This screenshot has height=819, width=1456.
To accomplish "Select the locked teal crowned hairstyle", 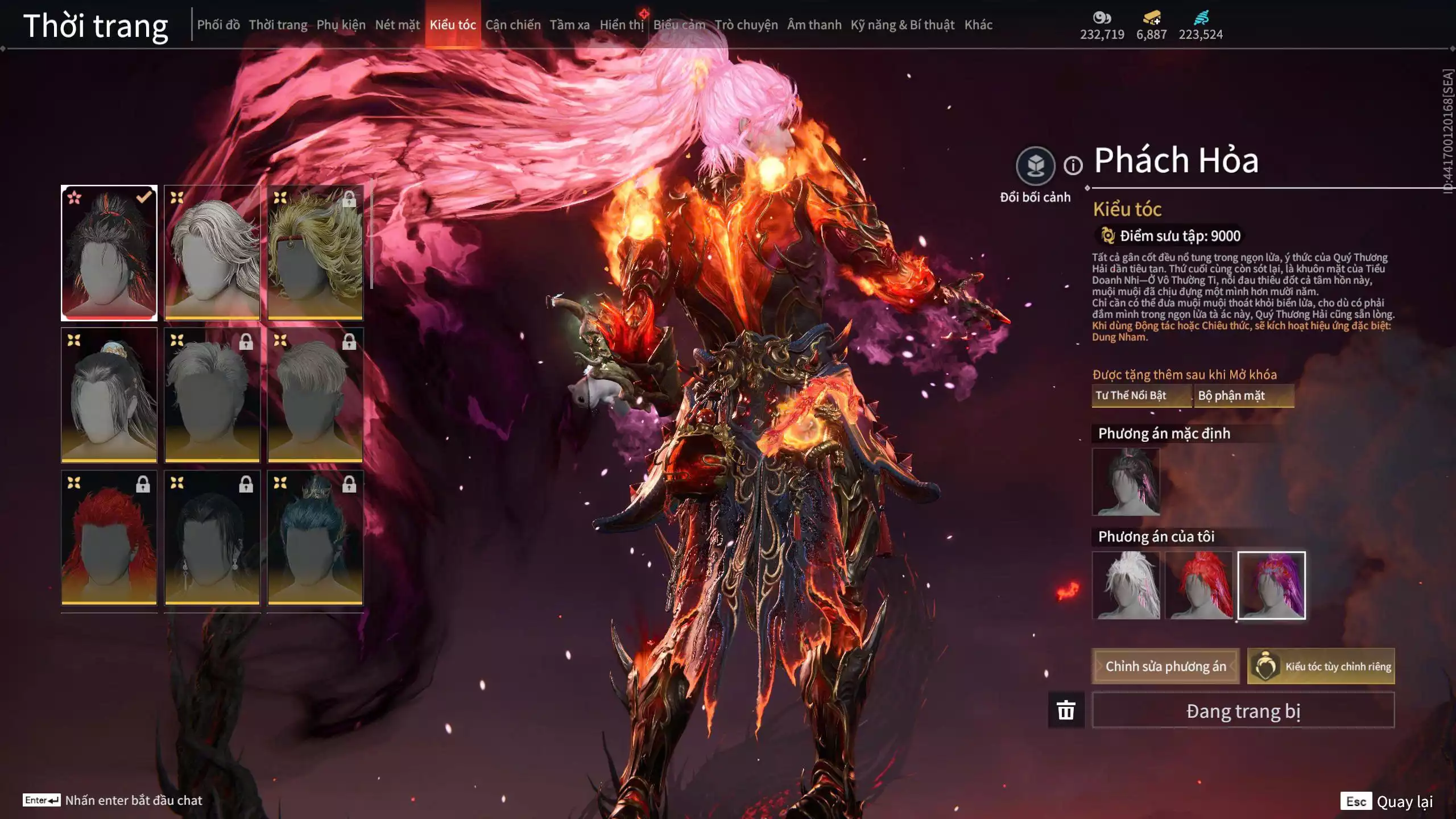I will coord(315,537).
